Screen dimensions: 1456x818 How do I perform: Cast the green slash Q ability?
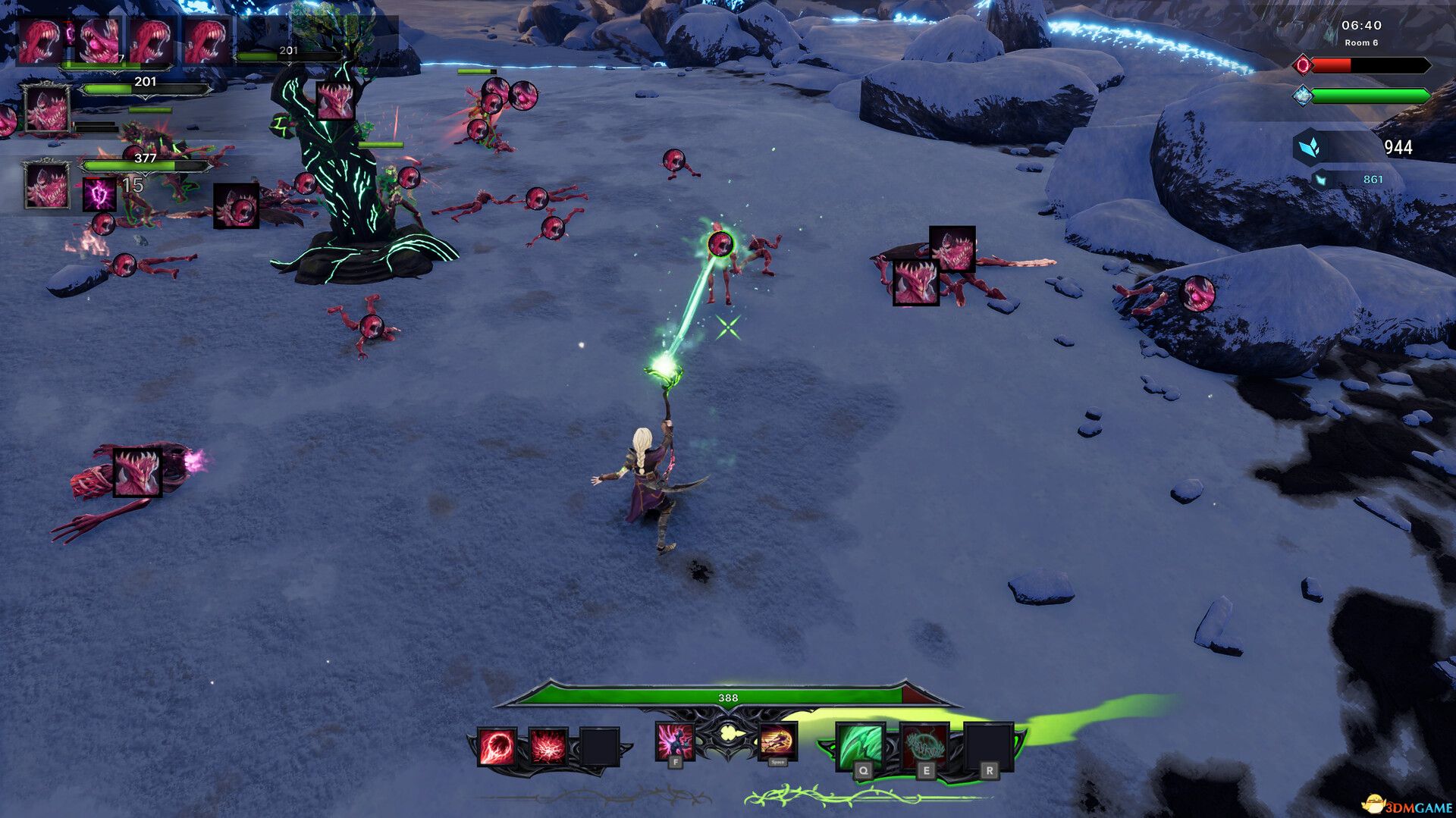[x=860, y=747]
